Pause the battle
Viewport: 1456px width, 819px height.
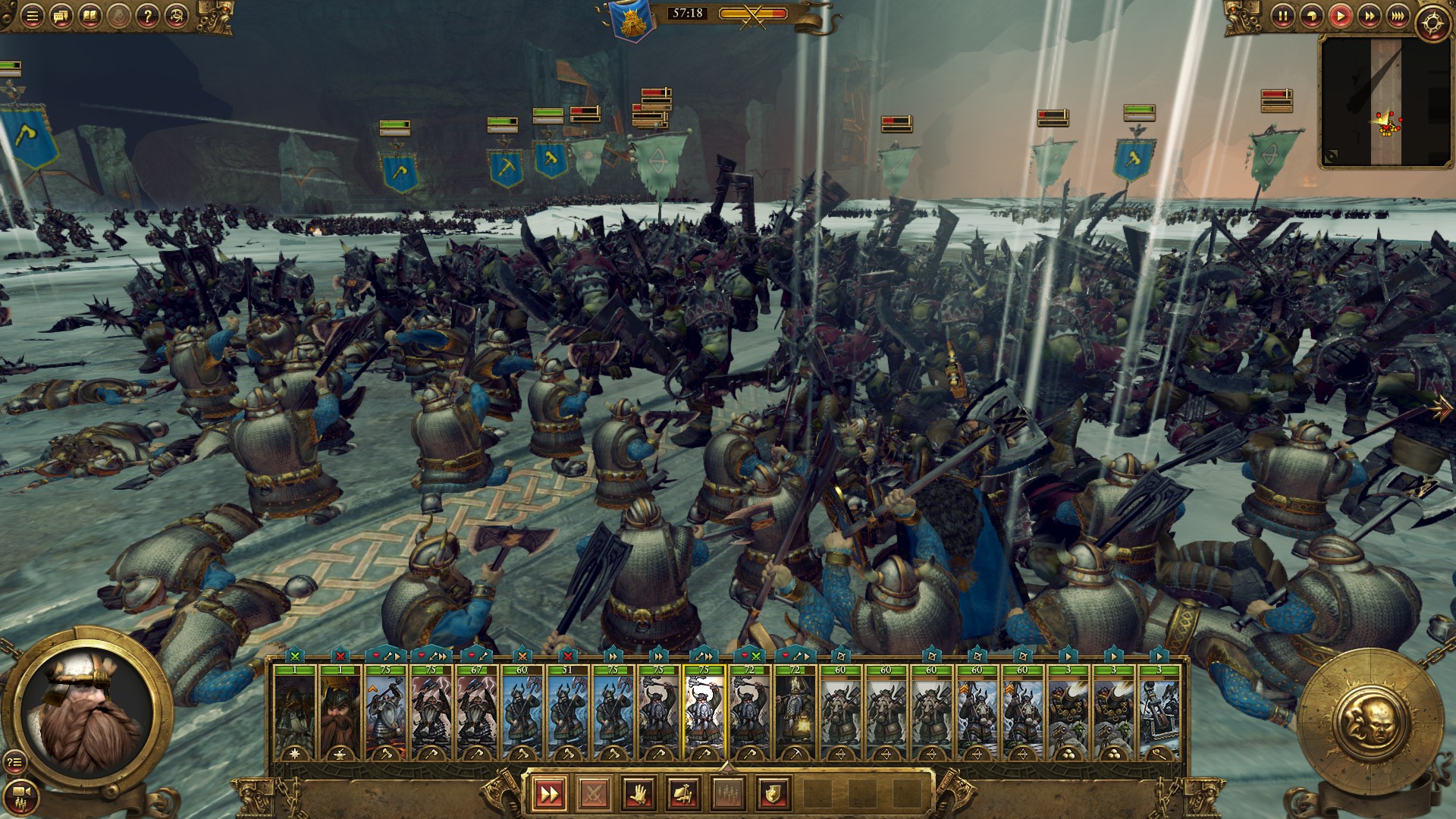1282,16
